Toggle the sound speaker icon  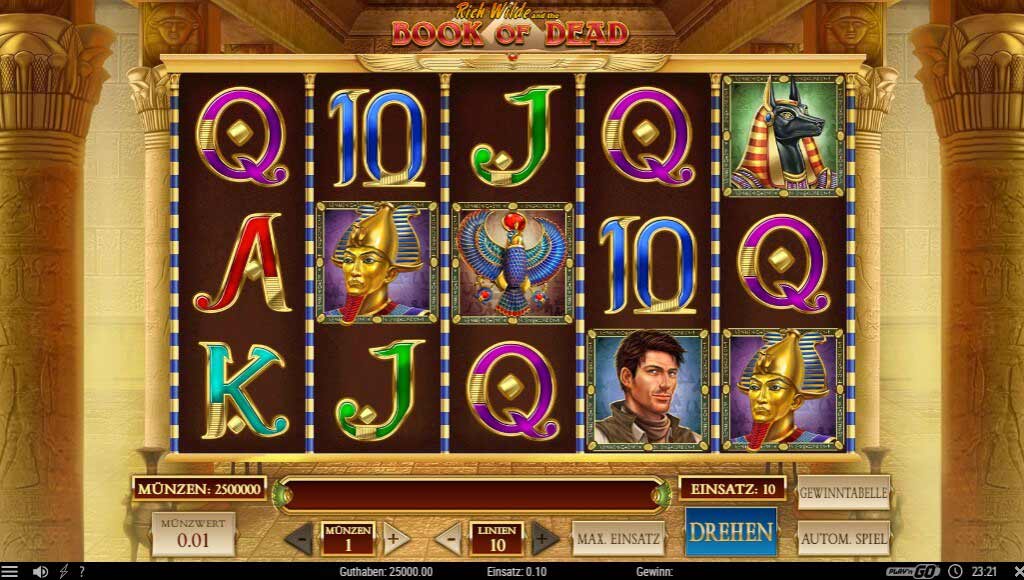coord(40,571)
